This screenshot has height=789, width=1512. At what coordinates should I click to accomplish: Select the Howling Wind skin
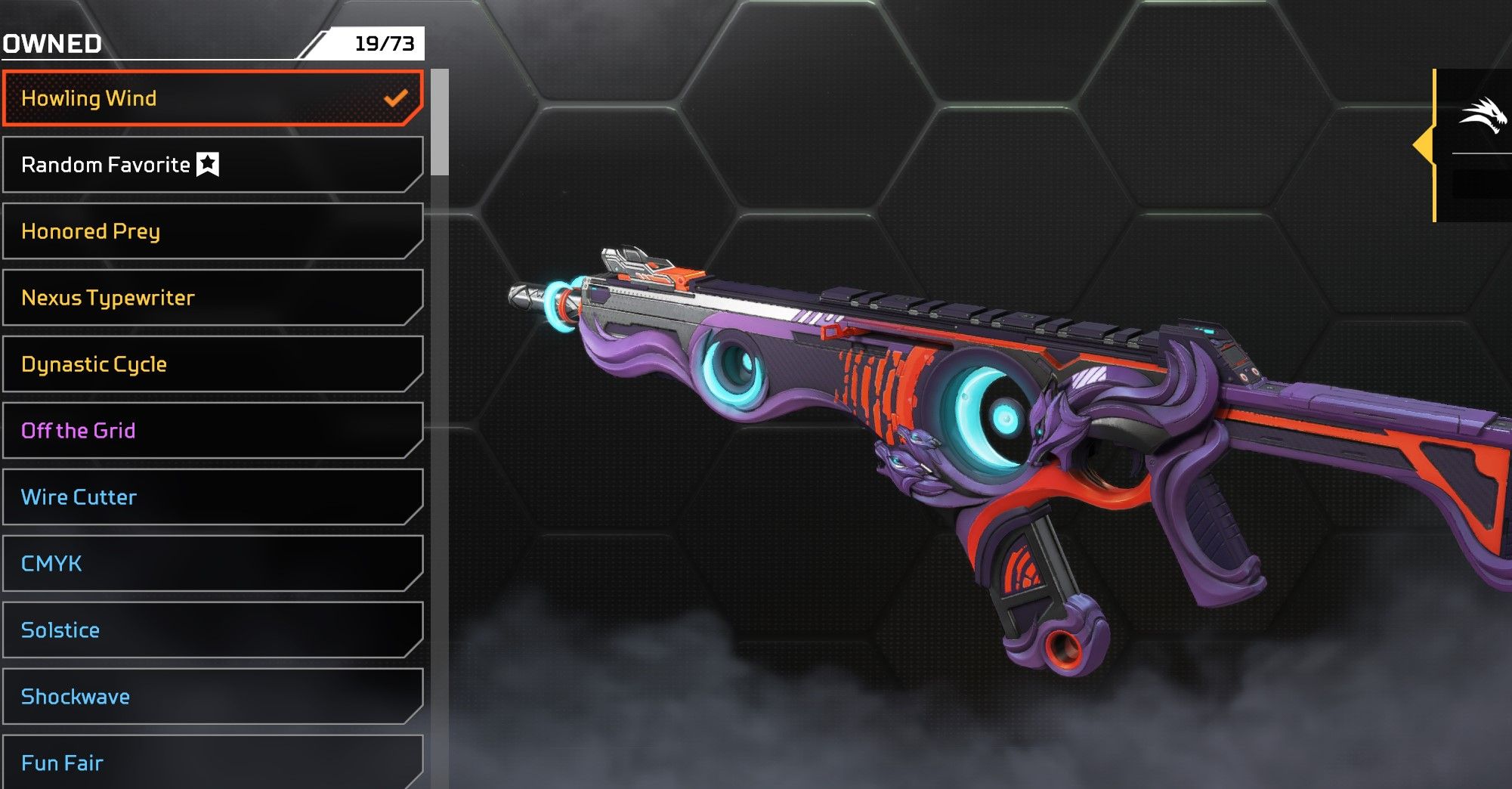click(x=212, y=98)
